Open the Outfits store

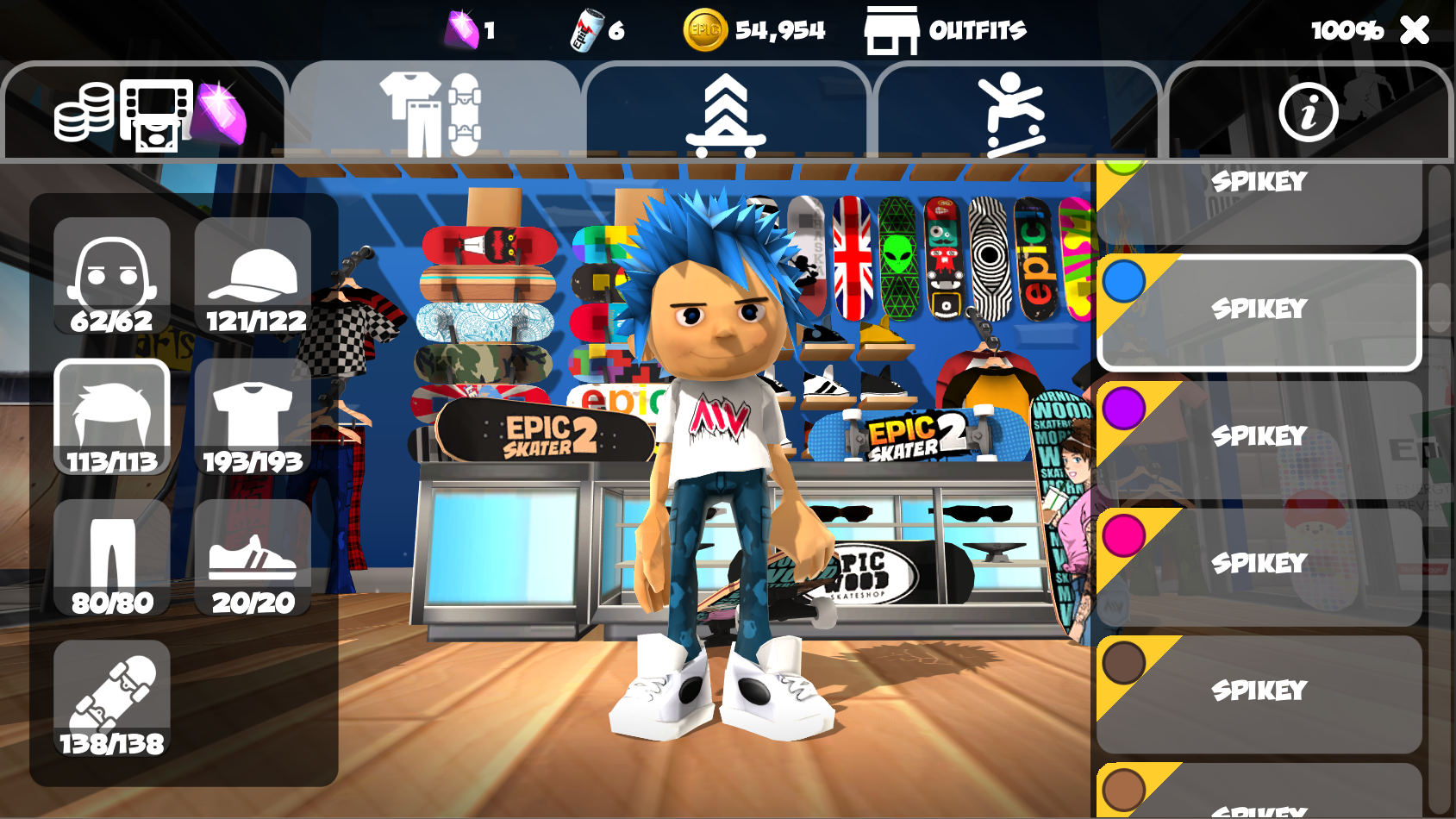pyautogui.click(x=946, y=30)
